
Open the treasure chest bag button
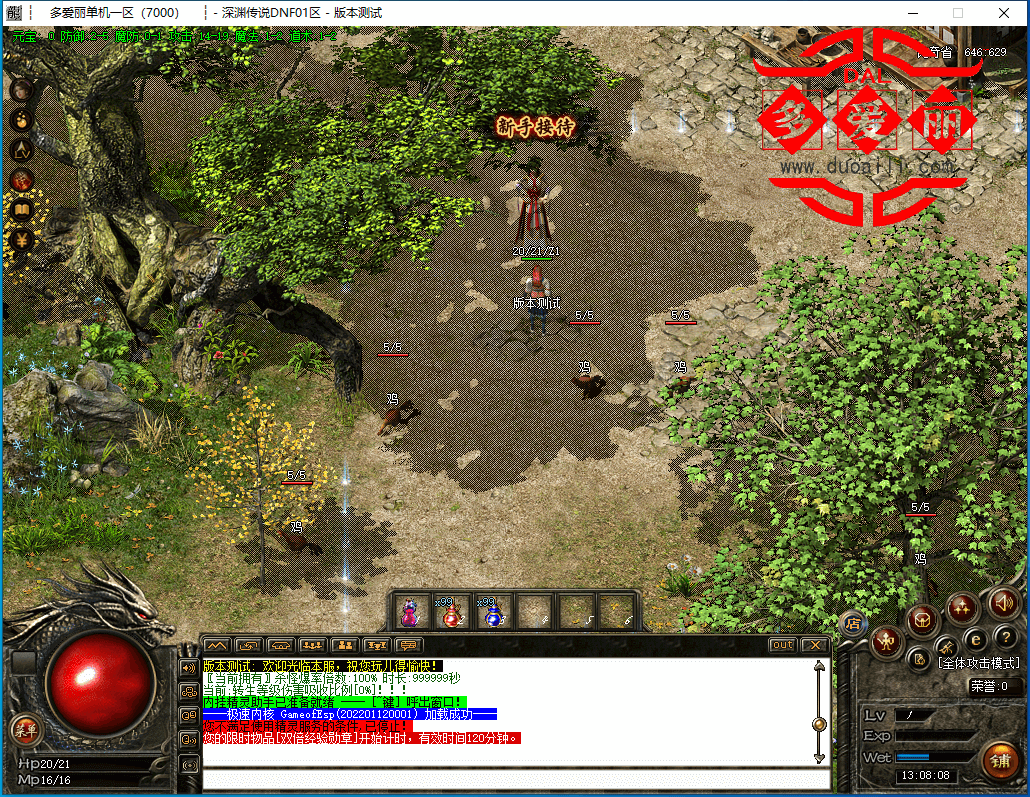[923, 620]
